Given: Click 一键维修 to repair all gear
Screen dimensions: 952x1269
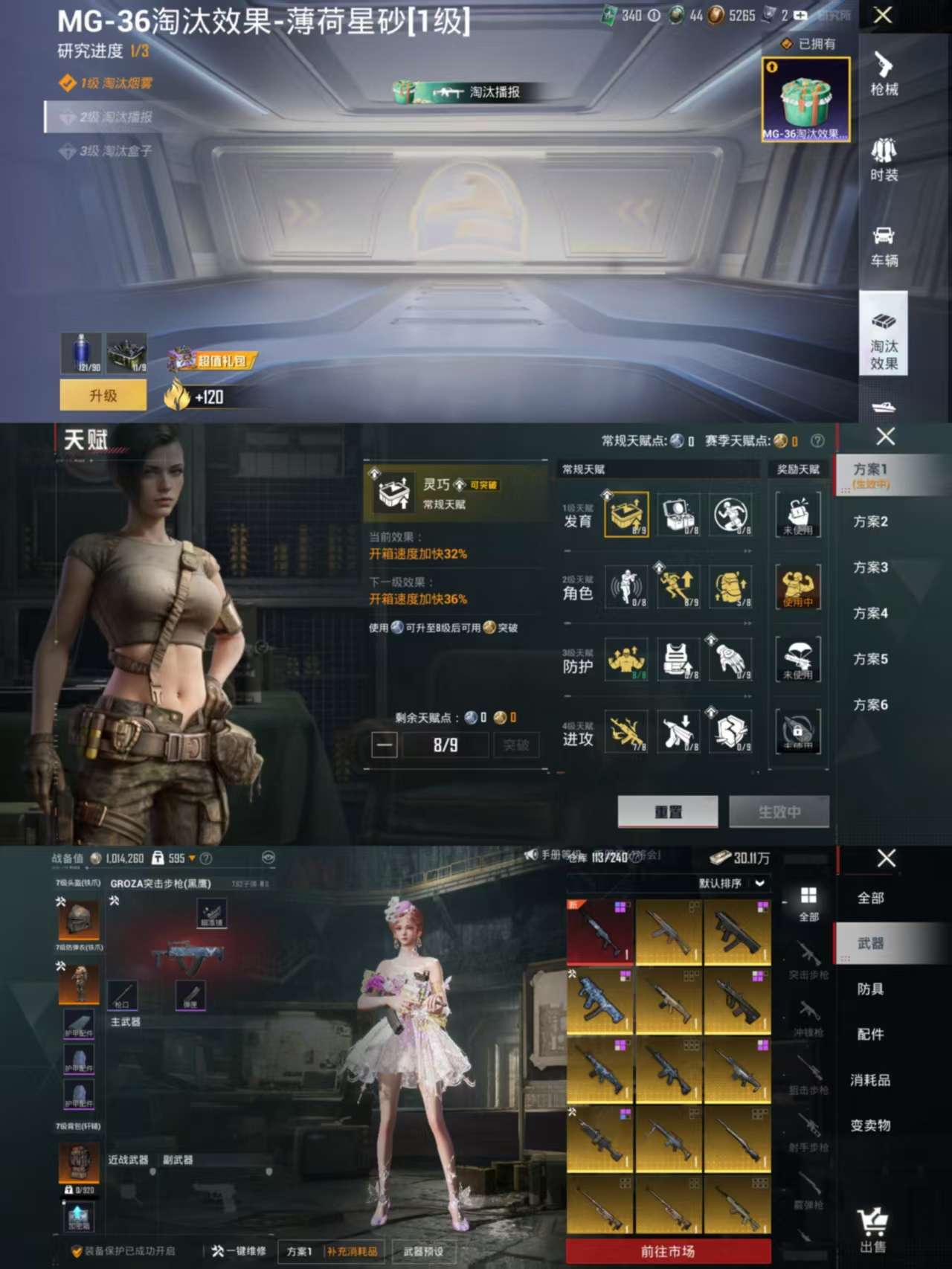Looking at the screenshot, I should (x=239, y=1251).
